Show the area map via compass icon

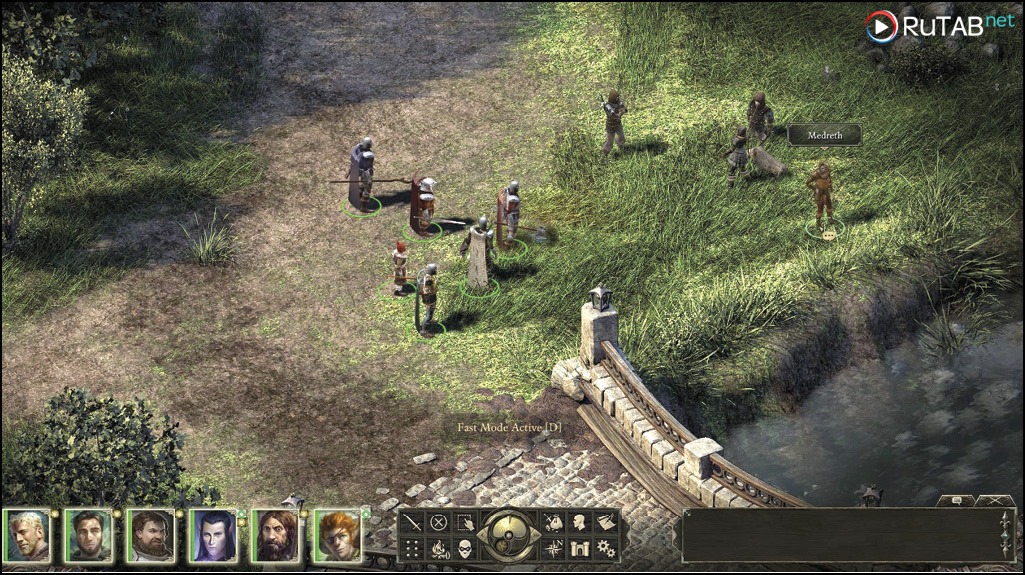pyautogui.click(x=552, y=548)
